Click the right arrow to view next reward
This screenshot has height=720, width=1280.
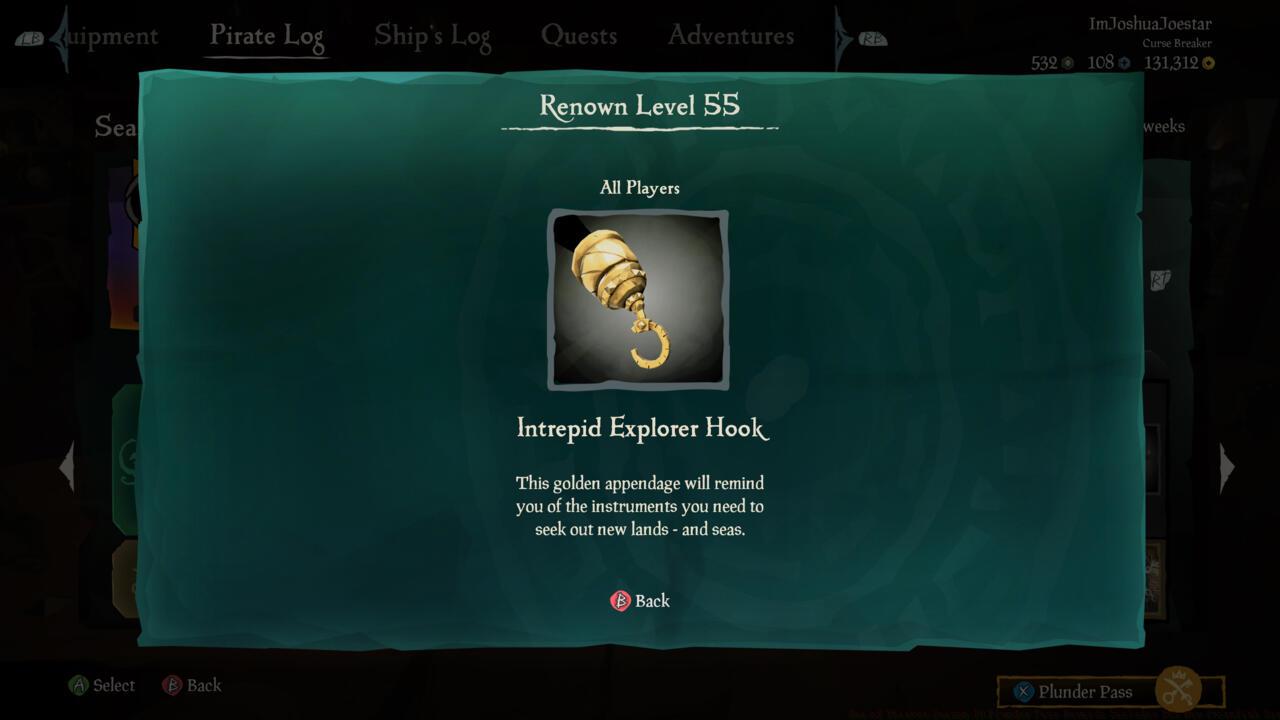1227,467
